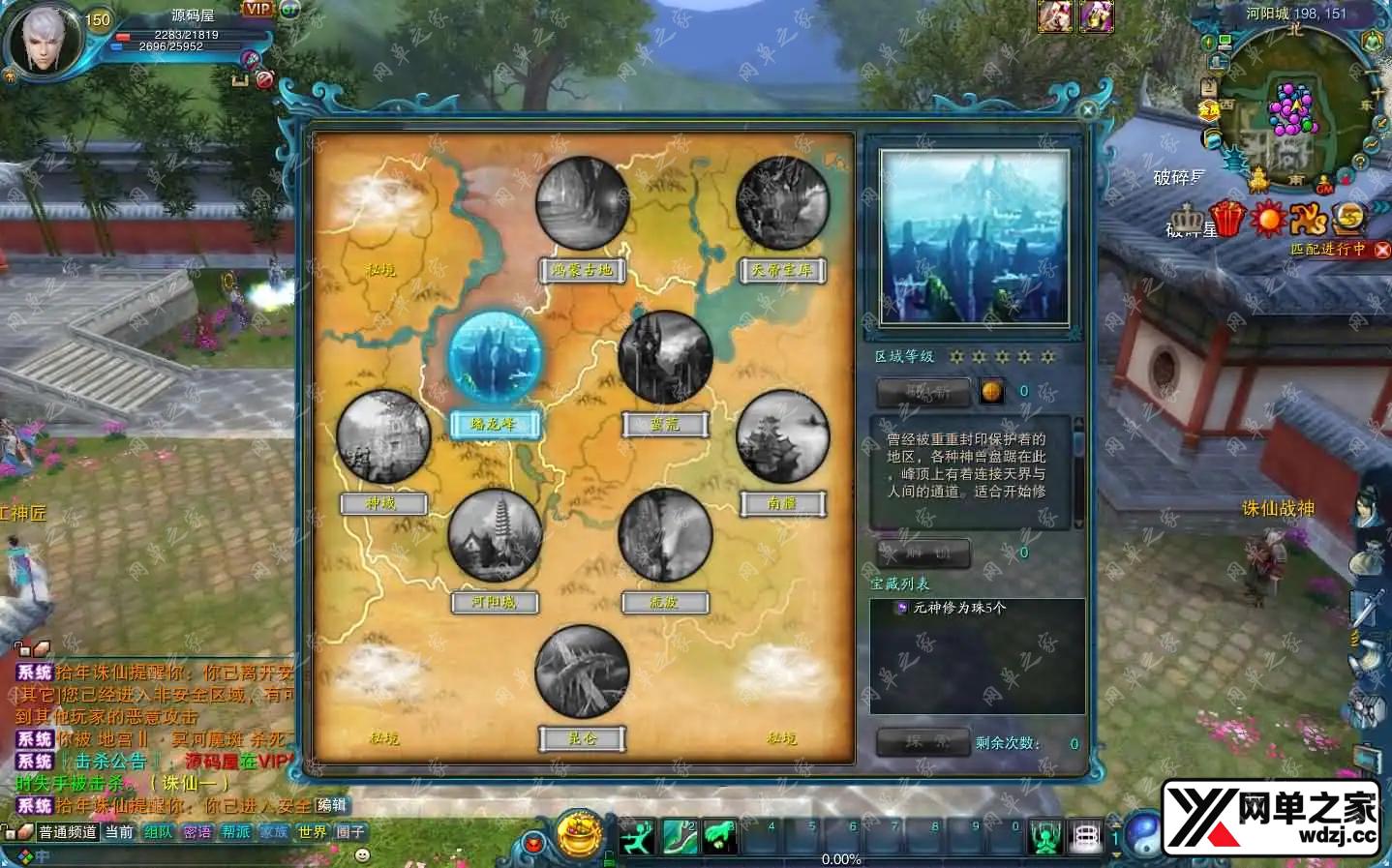
Task: Open the chat emoji smiley picker
Action: 362,855
